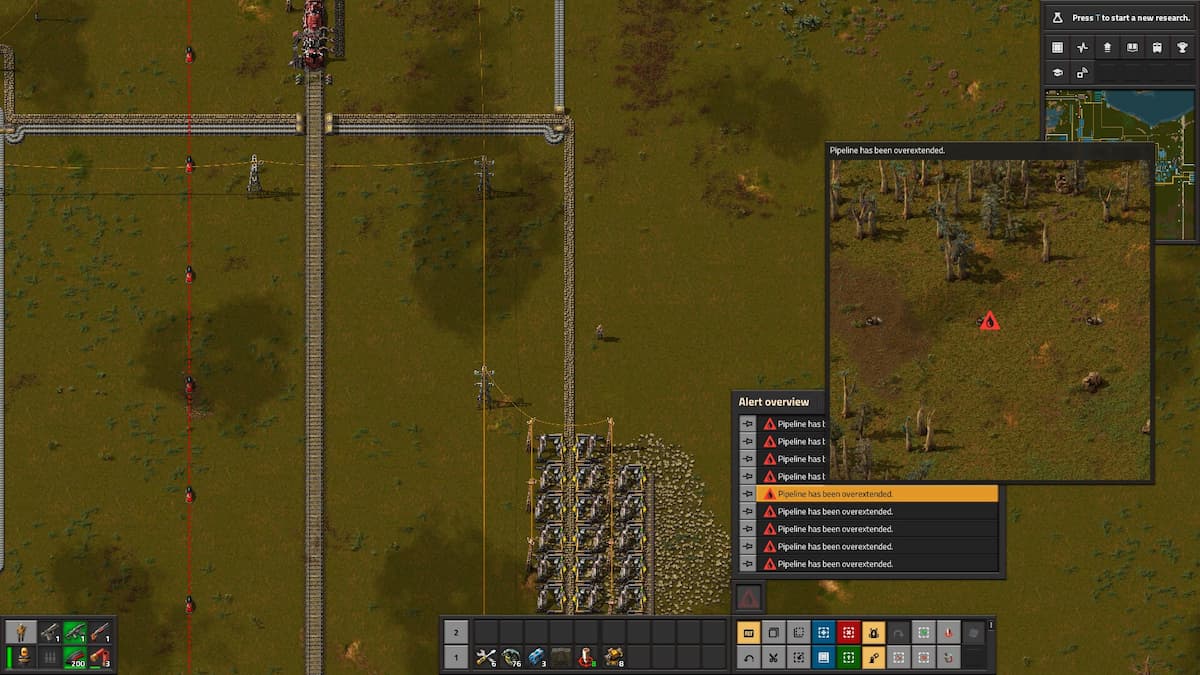The image size is (1200, 675).
Task: Open the achievements trophy button
Action: click(1182, 47)
